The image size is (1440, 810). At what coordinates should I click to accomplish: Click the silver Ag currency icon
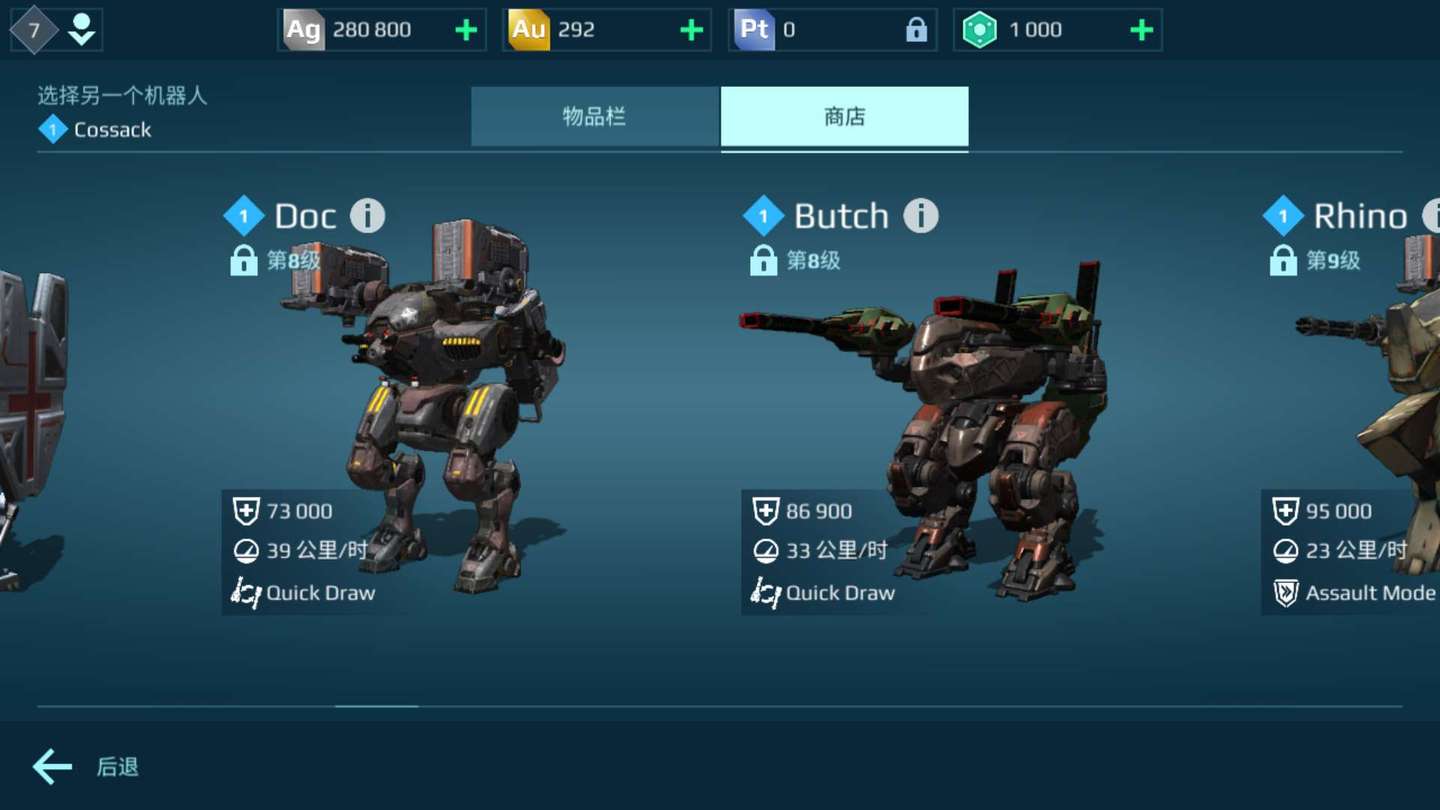(x=303, y=29)
